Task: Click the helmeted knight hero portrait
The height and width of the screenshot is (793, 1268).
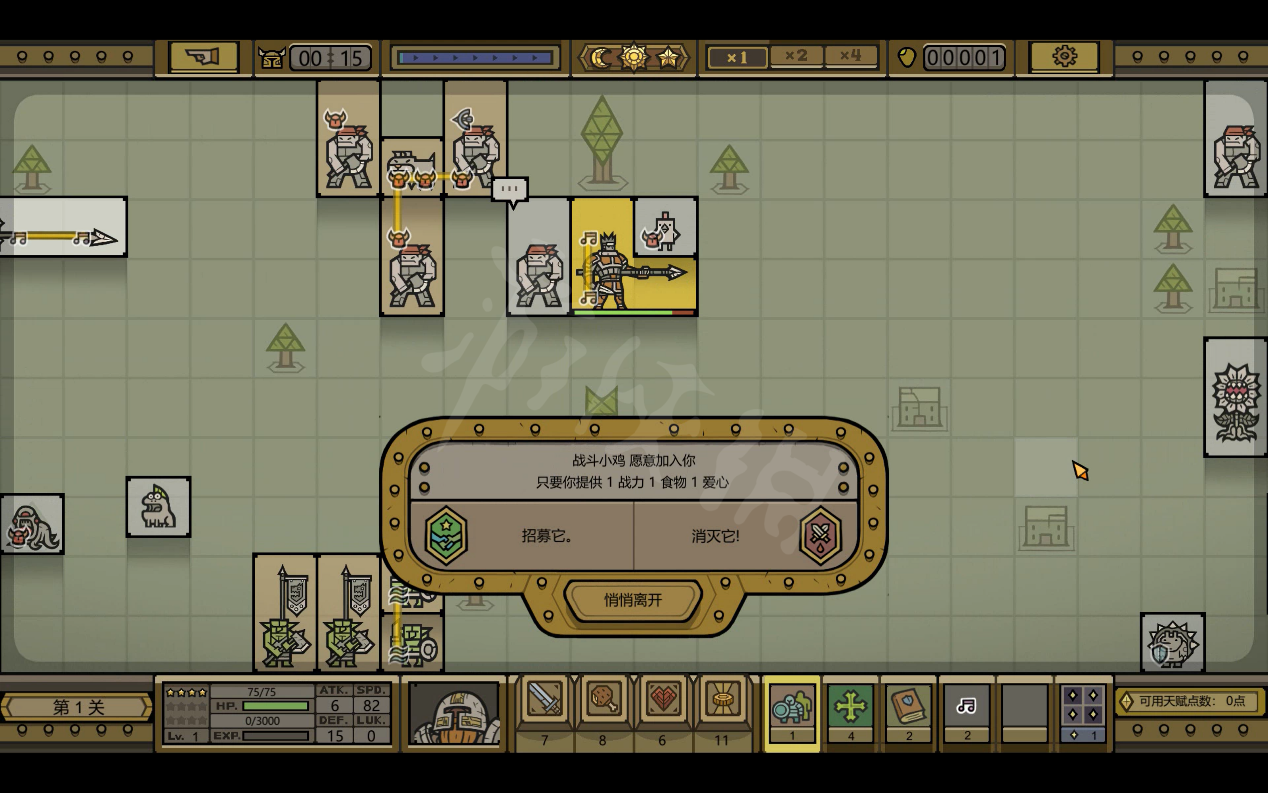Action: pyautogui.click(x=454, y=713)
